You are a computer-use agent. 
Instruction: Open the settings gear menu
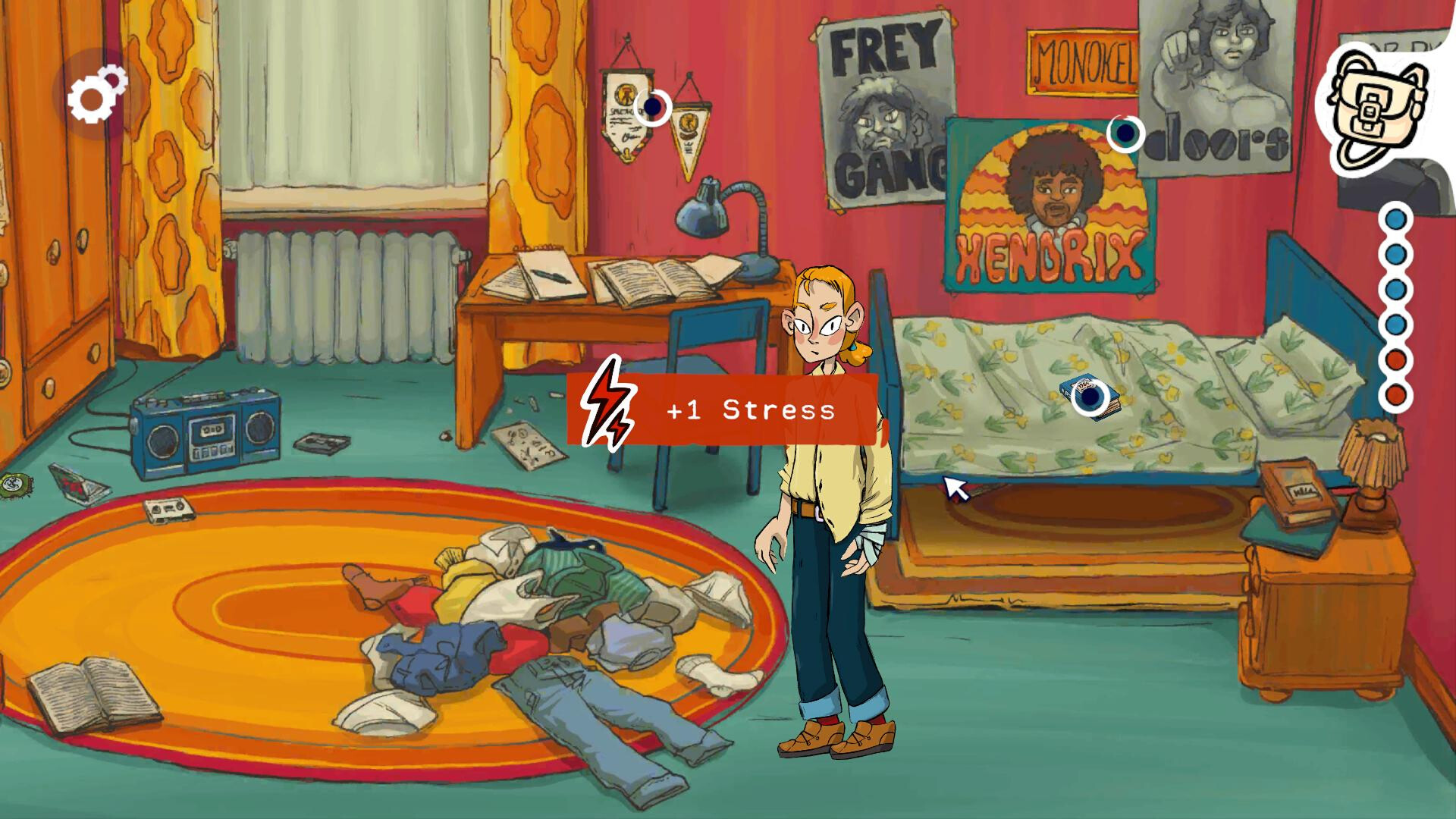pyautogui.click(x=96, y=95)
